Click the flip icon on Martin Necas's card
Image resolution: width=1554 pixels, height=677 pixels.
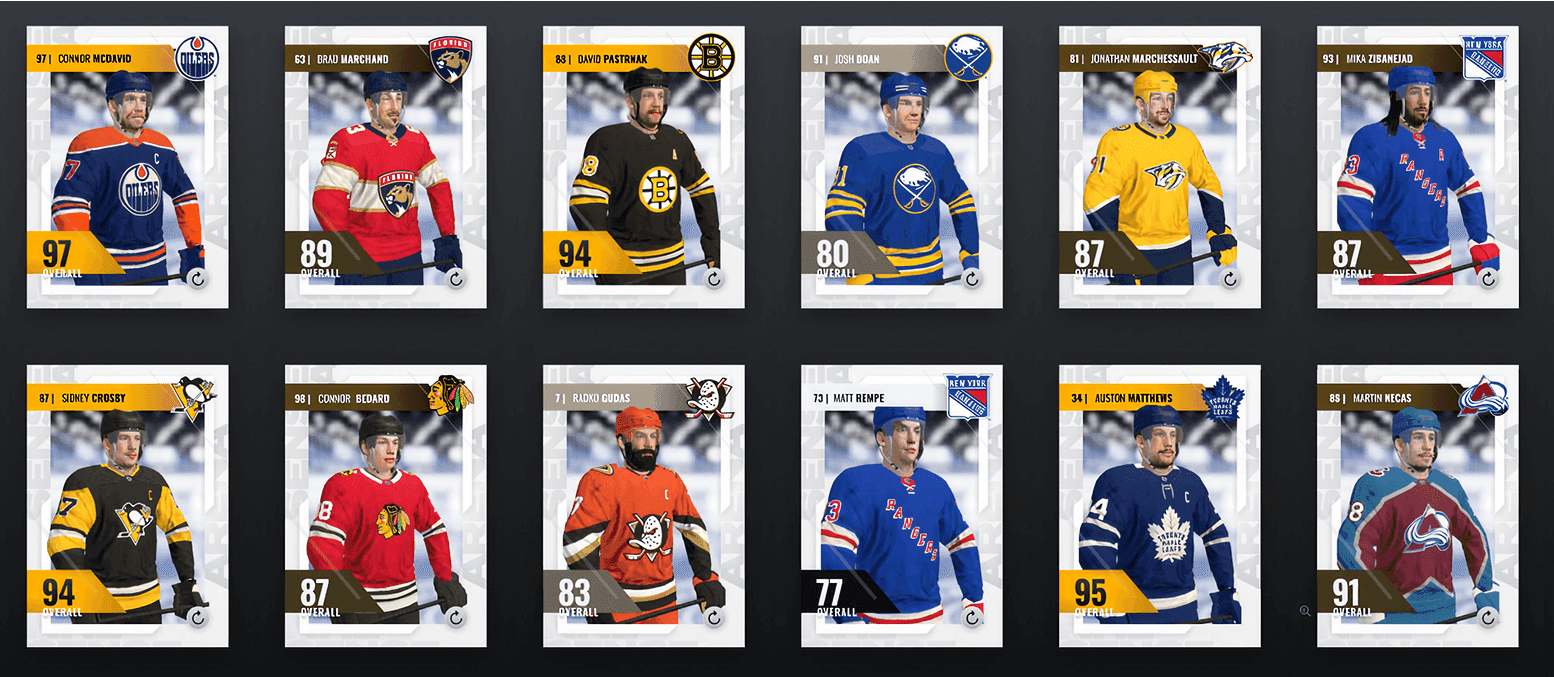(x=1488, y=618)
